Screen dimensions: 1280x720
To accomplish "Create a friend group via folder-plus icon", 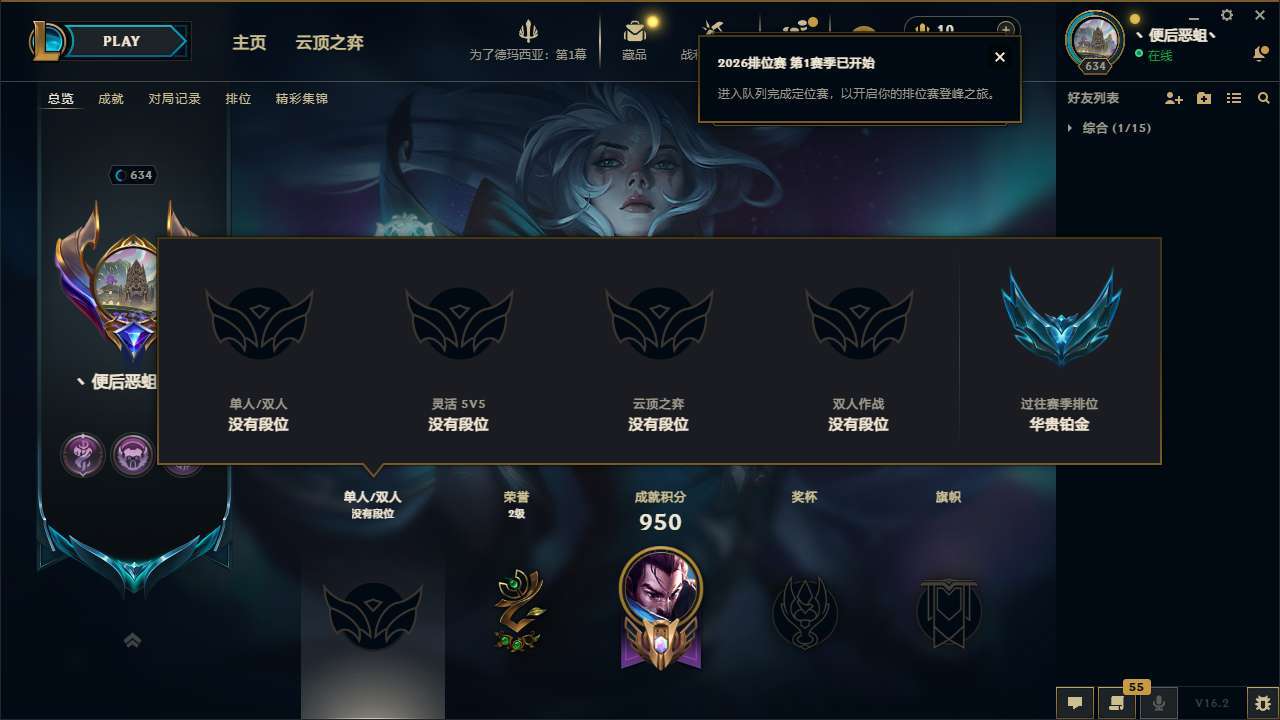I will 1203,98.
